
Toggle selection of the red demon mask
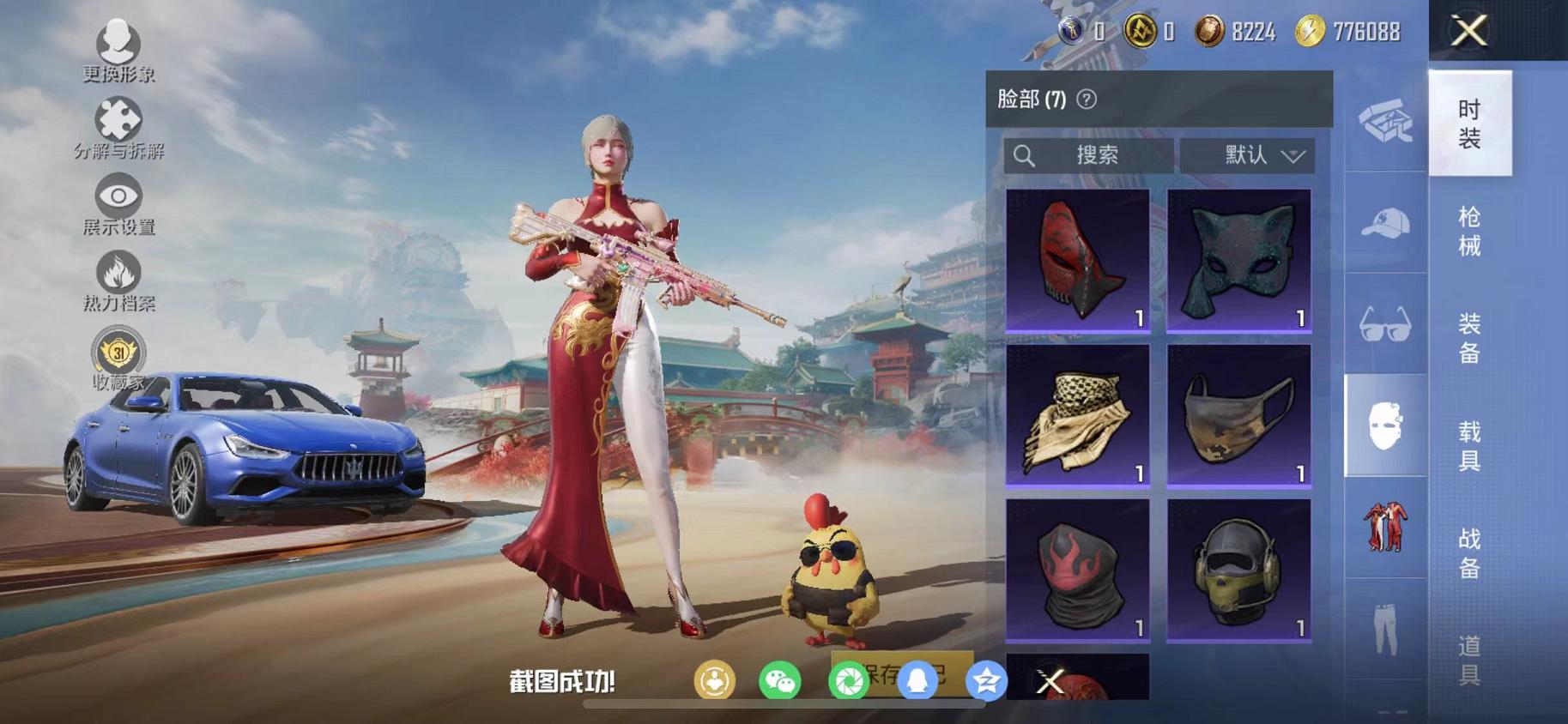[x=1077, y=257]
